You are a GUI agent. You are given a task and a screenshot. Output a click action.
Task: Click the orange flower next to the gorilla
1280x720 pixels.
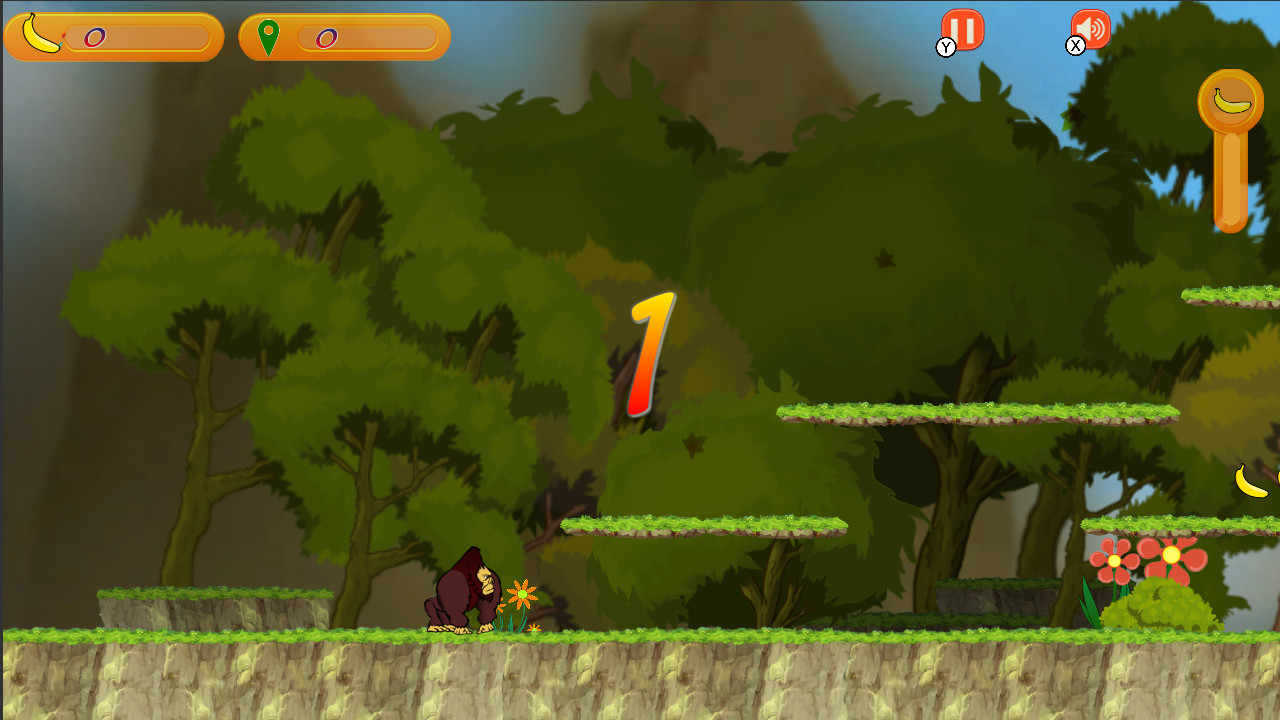point(521,593)
